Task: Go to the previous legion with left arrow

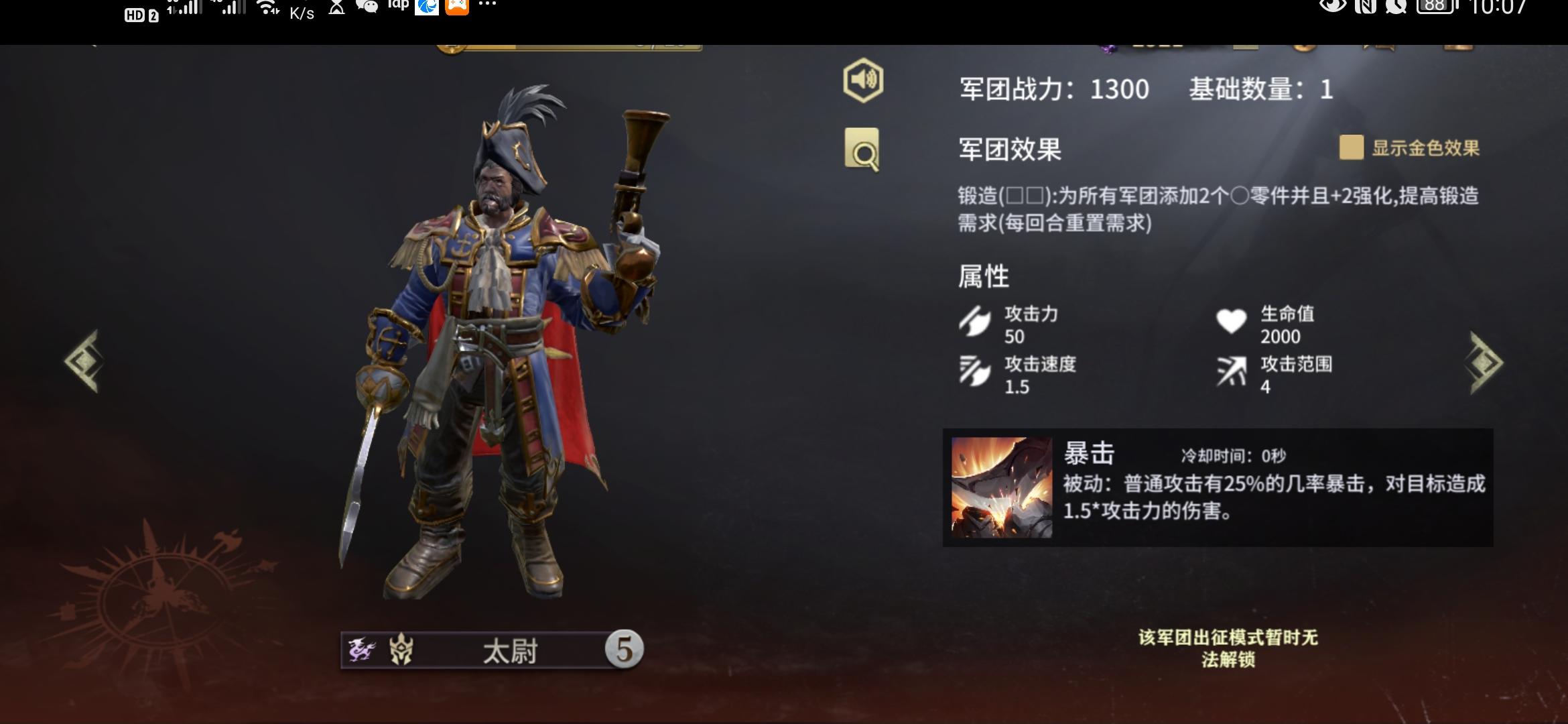Action: pos(84,361)
